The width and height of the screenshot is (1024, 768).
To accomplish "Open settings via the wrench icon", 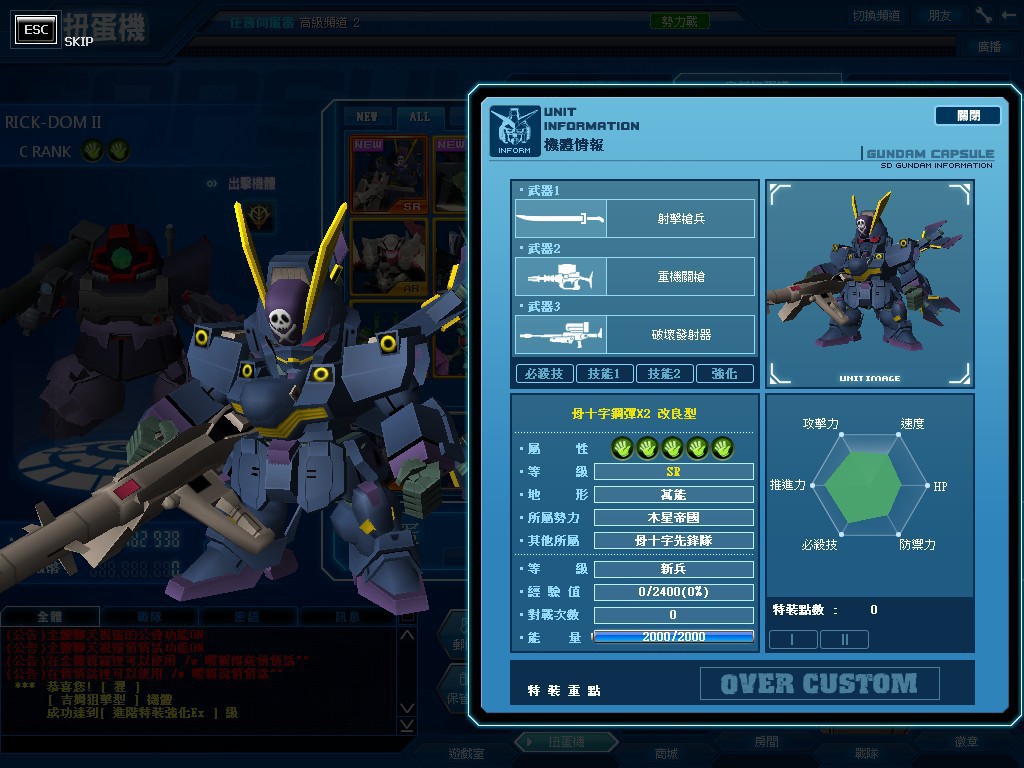I will [984, 15].
